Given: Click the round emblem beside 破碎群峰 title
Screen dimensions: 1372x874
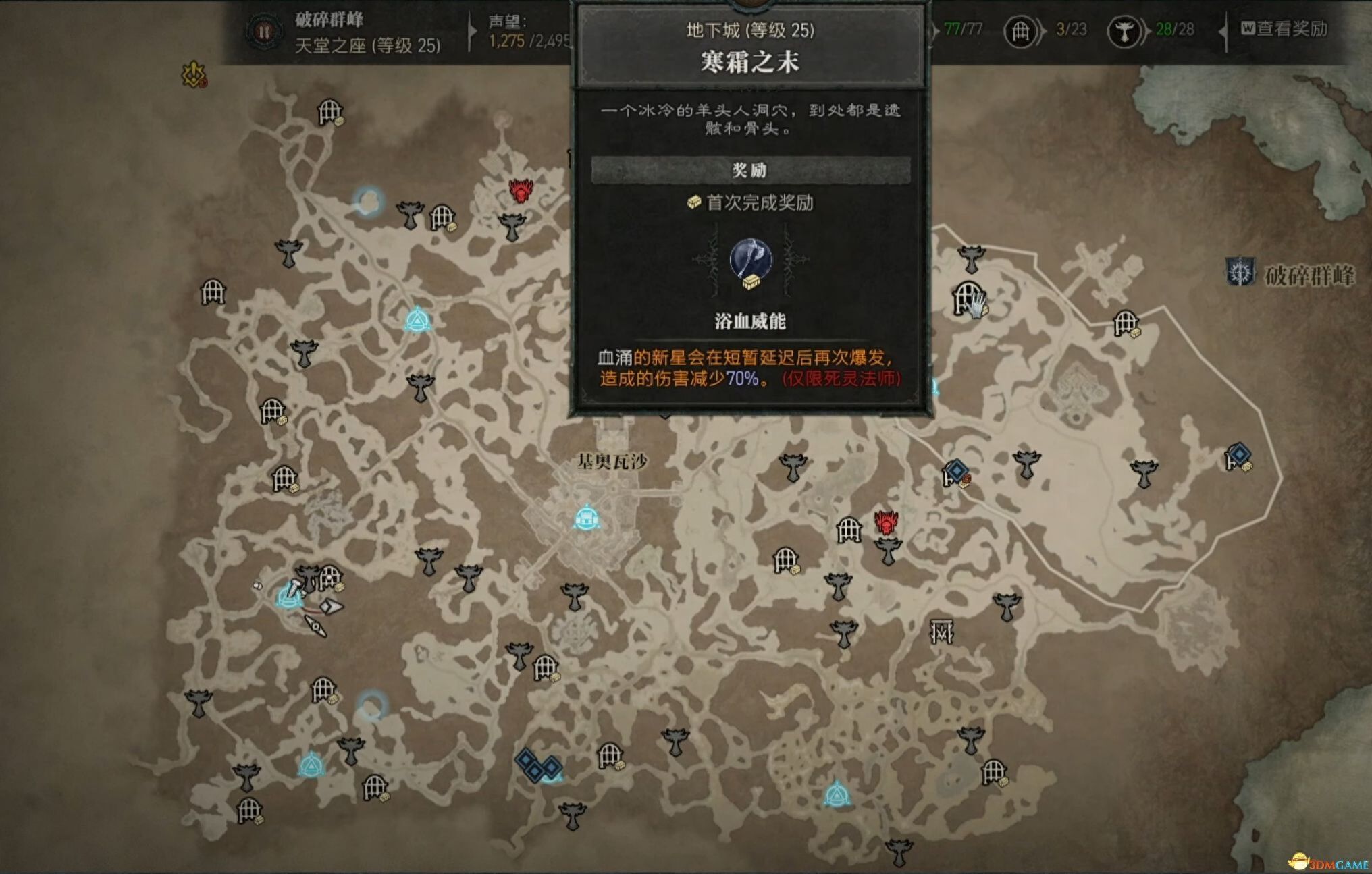Looking at the screenshot, I should tap(265, 30).
